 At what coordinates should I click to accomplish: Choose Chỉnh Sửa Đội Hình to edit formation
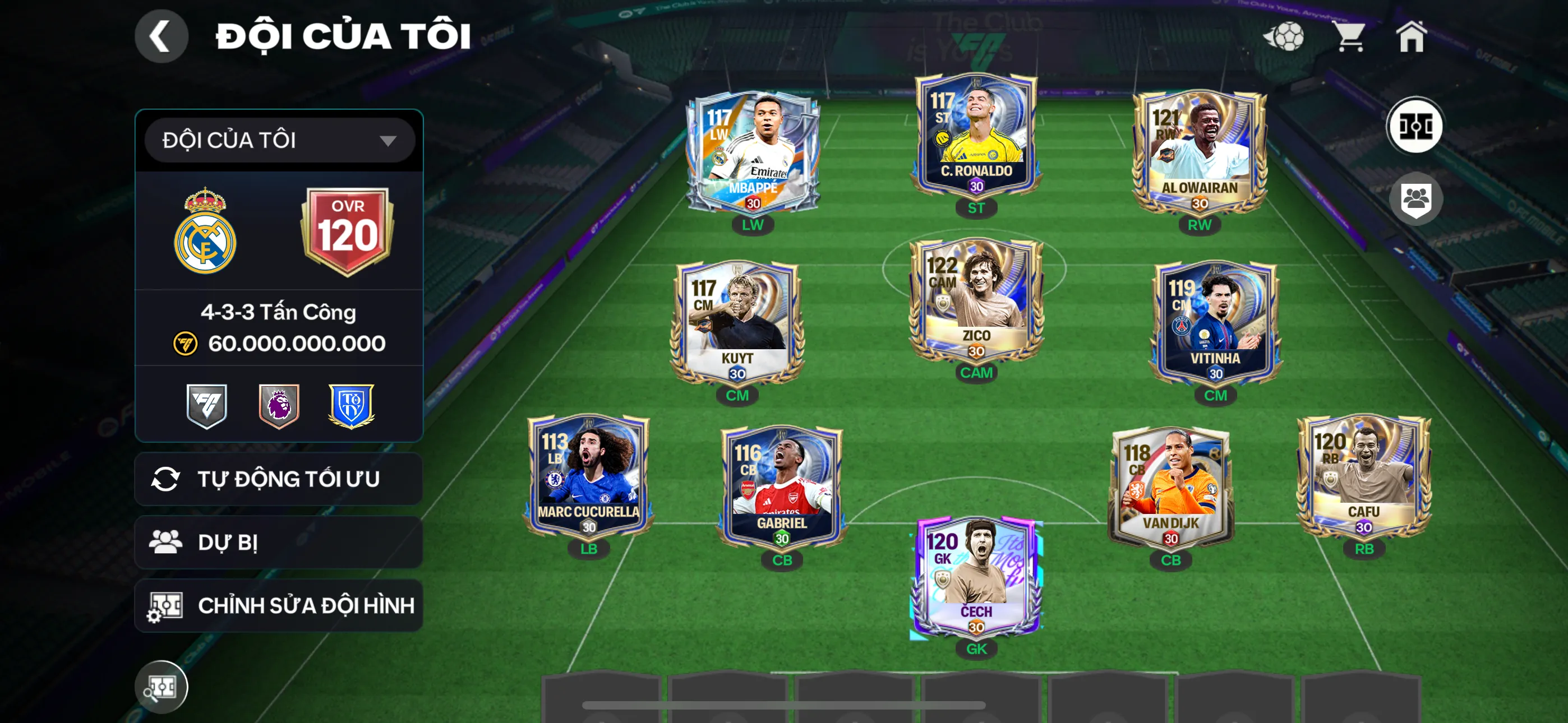(279, 605)
